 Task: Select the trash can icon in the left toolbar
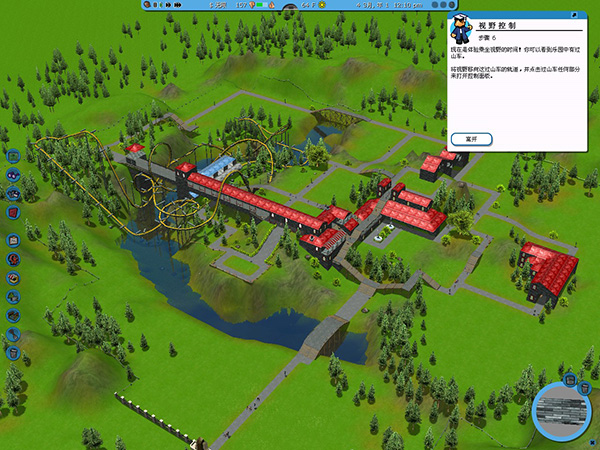tap(13, 352)
